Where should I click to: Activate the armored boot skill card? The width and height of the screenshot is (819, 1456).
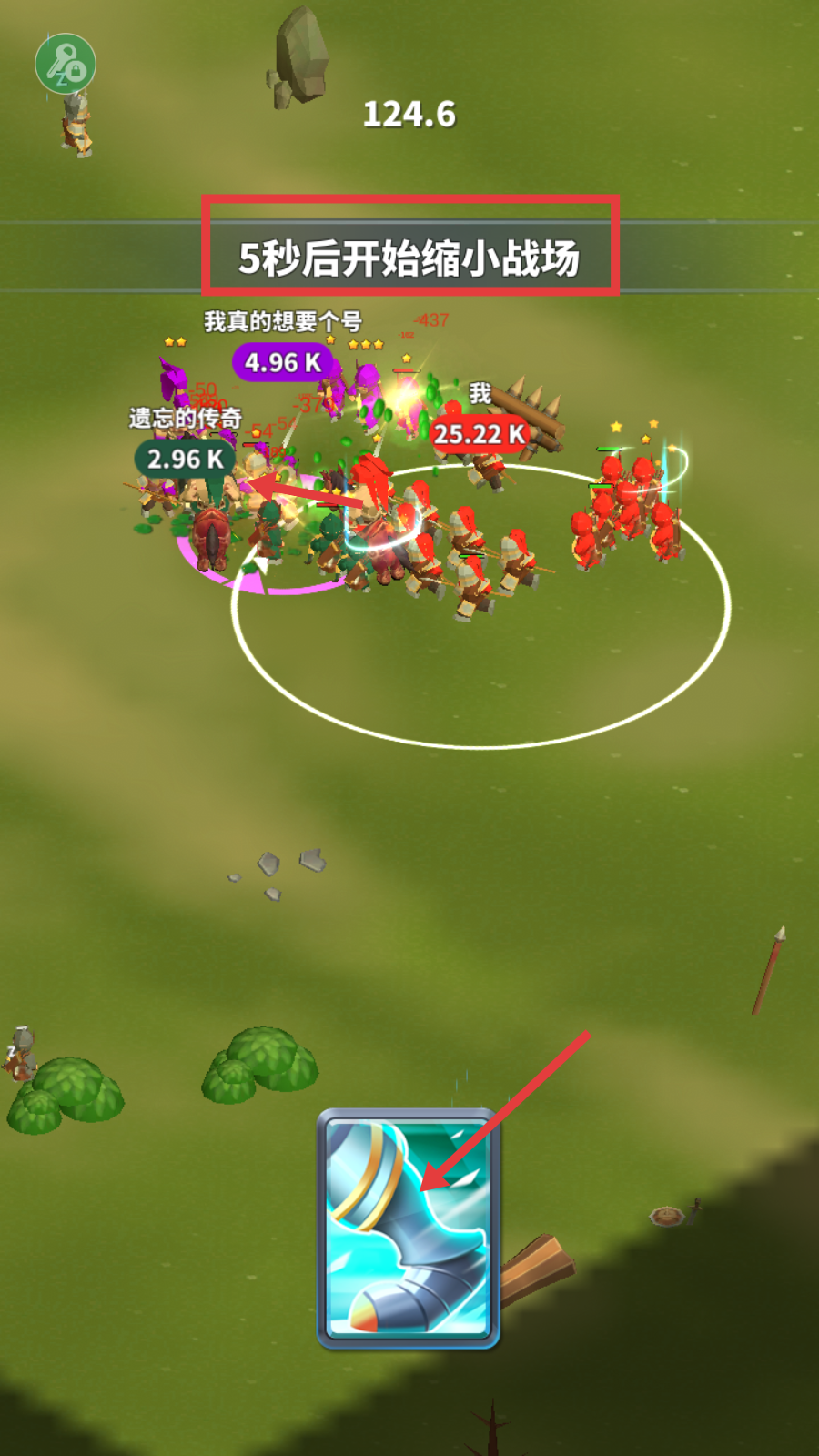pyautogui.click(x=408, y=1227)
